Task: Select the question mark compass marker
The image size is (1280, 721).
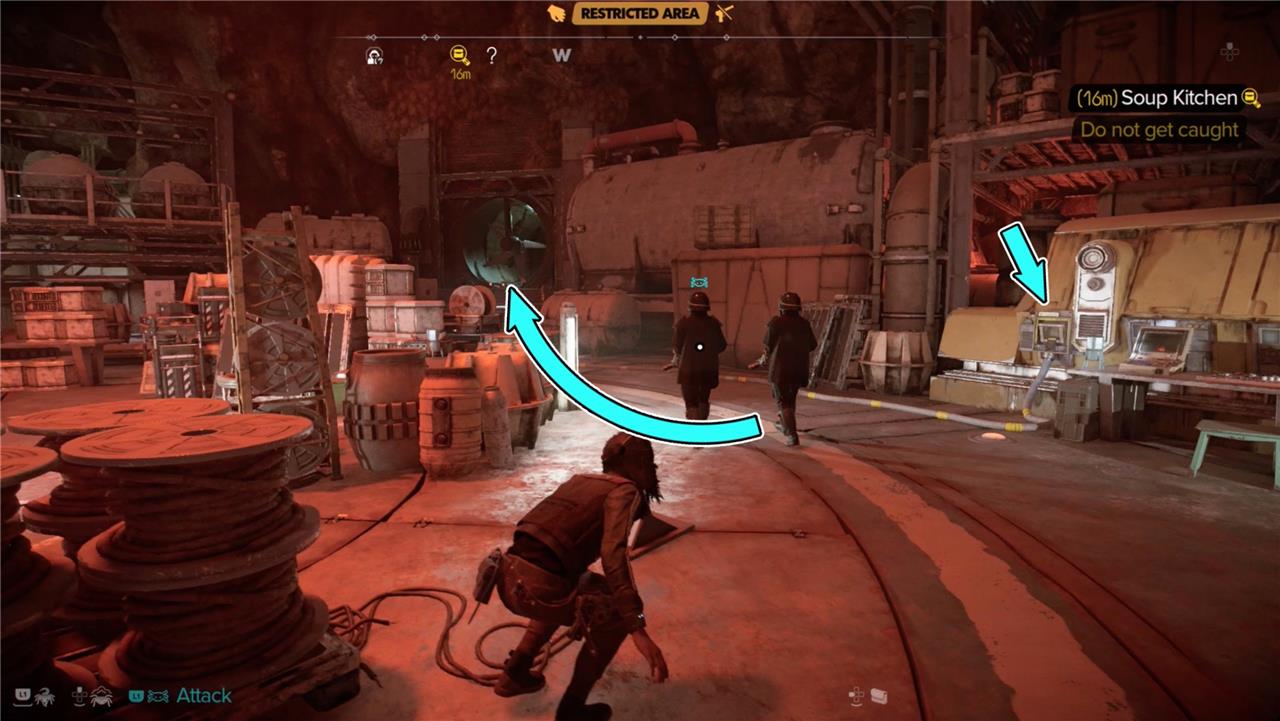Action: (x=492, y=56)
